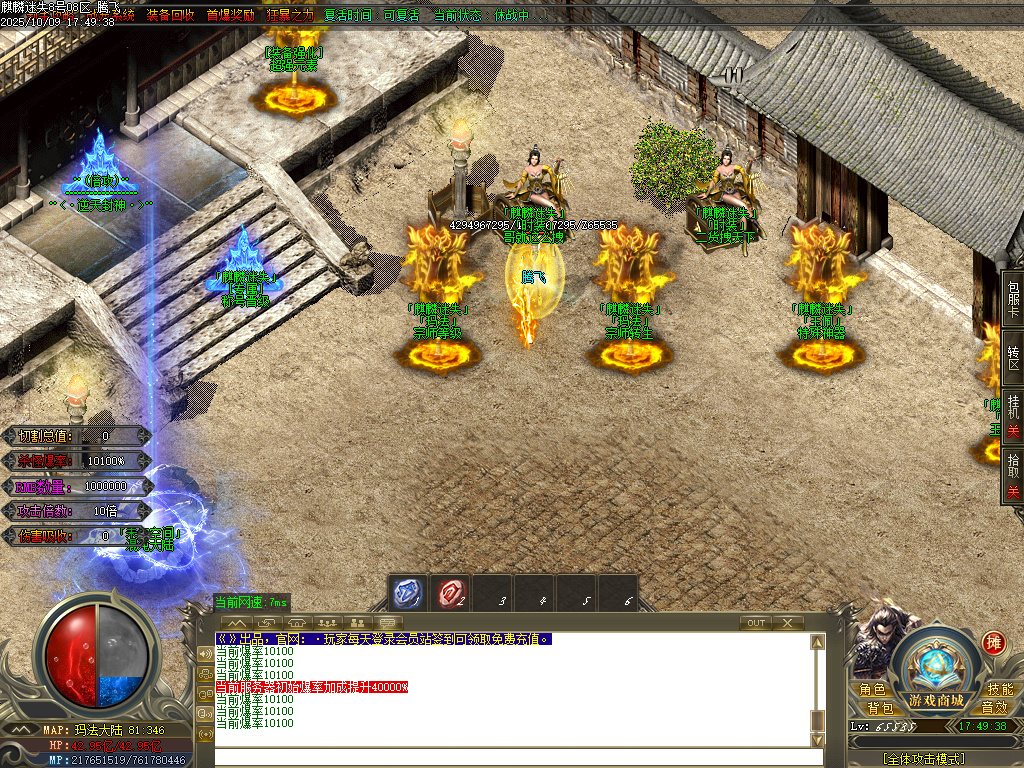The image size is (1024, 768).
Task: Open the 技能 skills panel
Action: (1000, 690)
